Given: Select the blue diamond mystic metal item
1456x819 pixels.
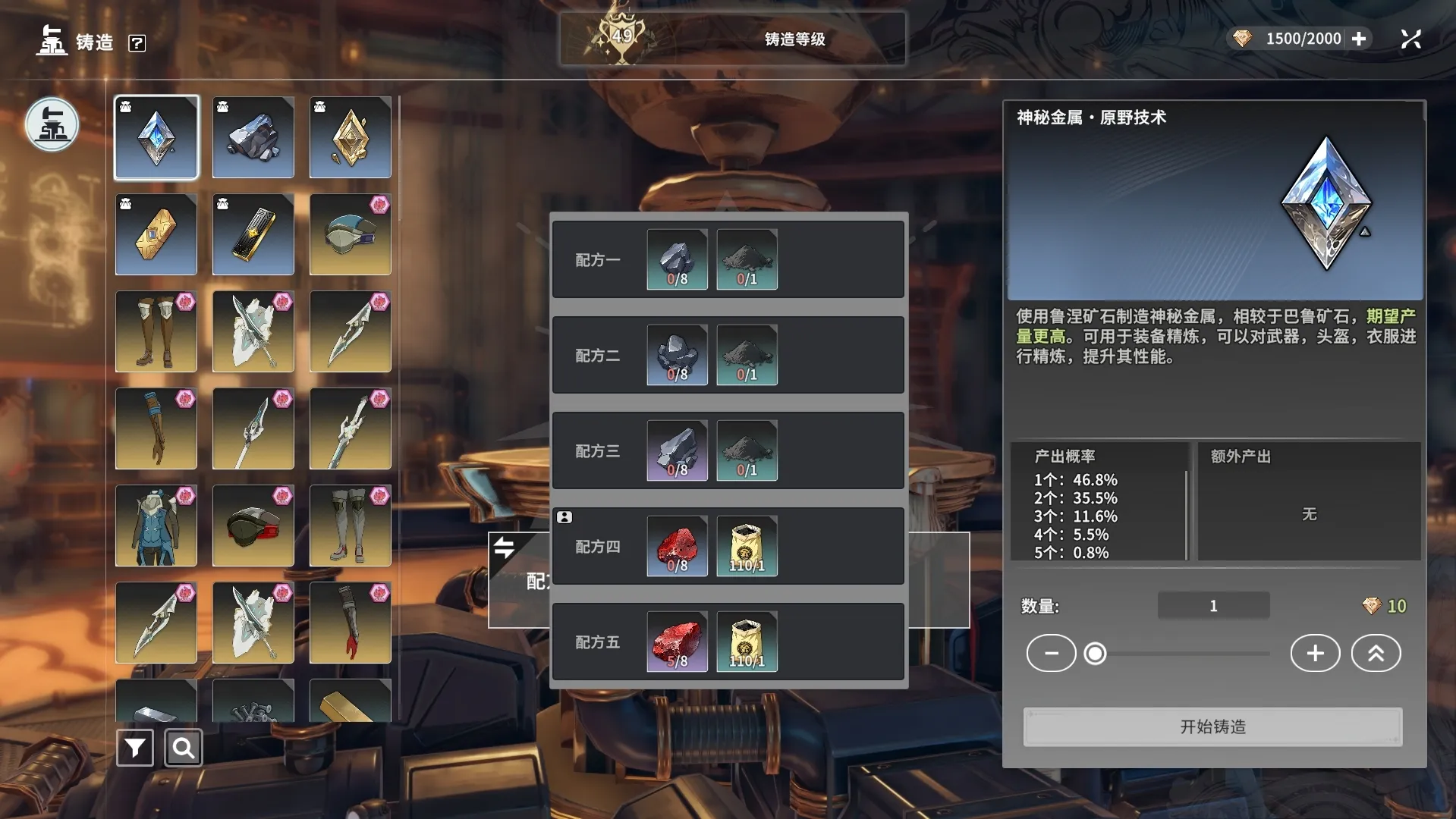Looking at the screenshot, I should 156,137.
